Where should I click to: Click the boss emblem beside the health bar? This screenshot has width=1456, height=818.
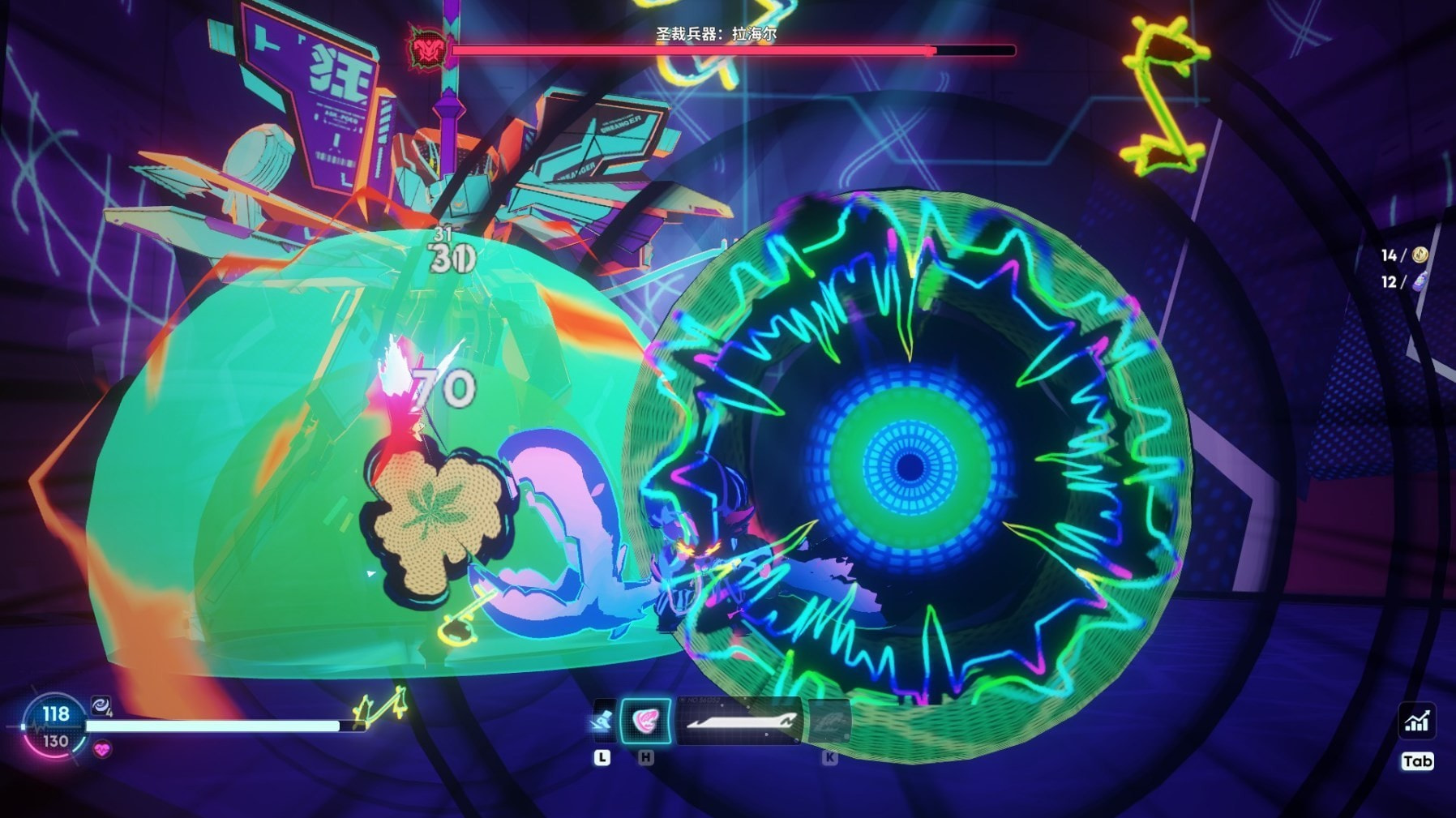[426, 49]
